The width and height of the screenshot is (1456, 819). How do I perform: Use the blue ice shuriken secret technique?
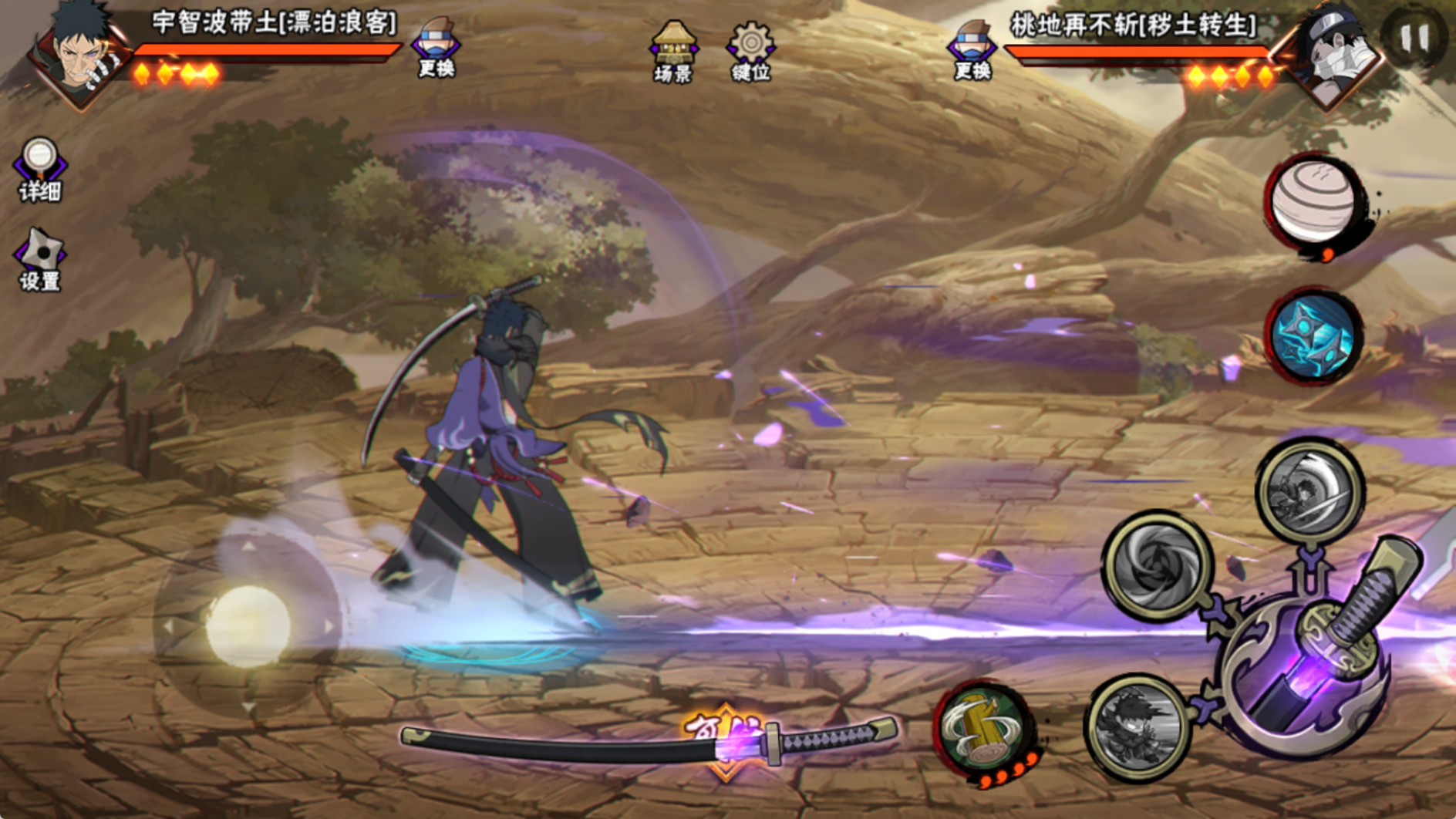(x=1314, y=336)
